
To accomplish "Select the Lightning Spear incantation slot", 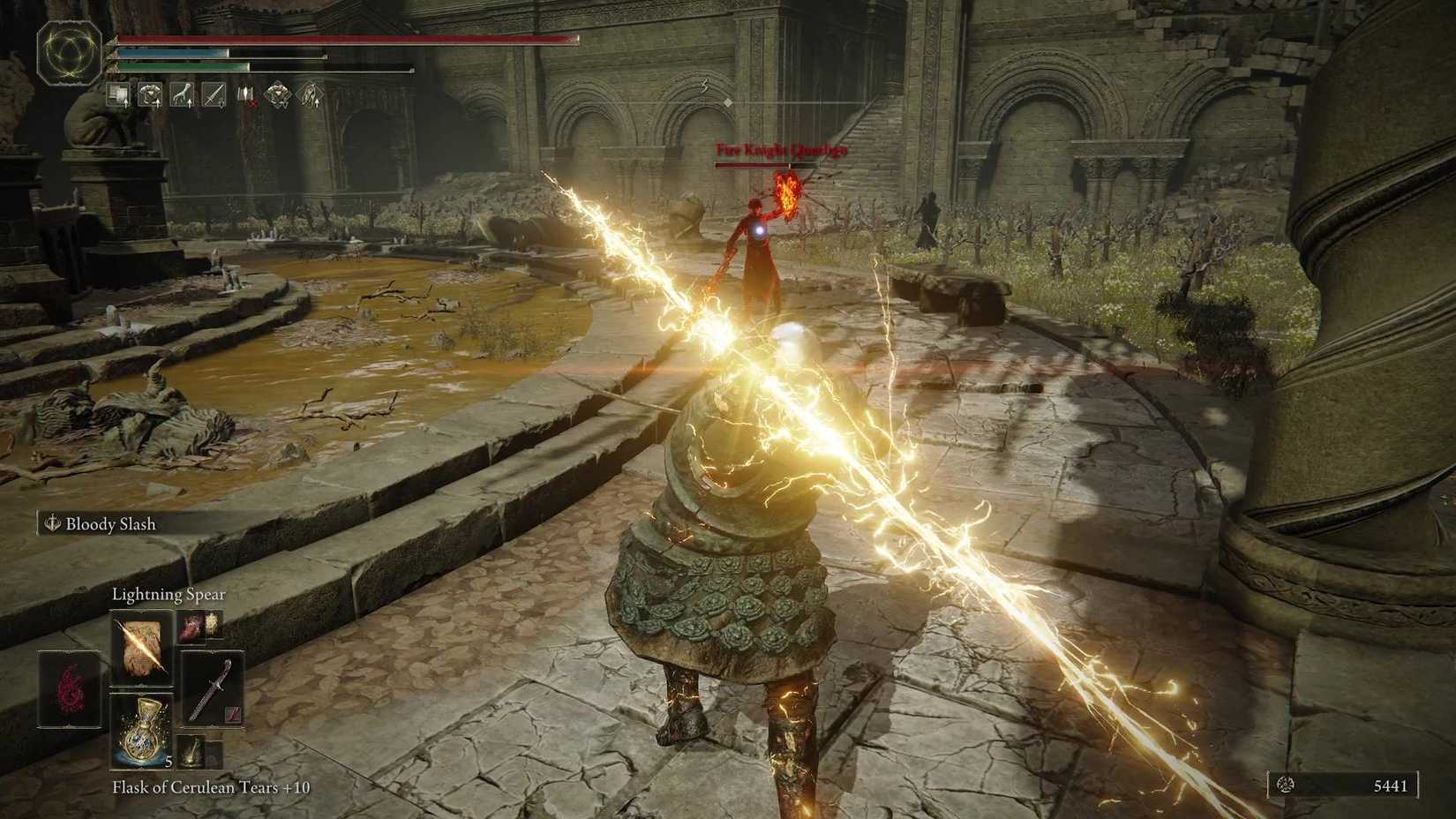I will point(141,646).
